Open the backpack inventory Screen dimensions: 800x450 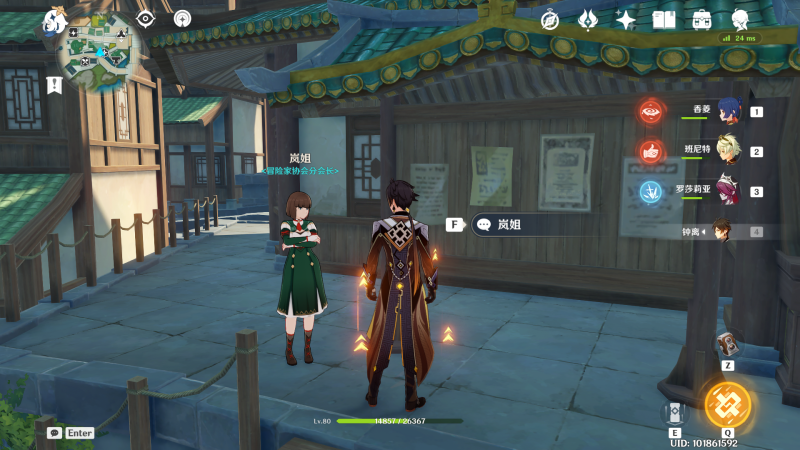(x=702, y=19)
